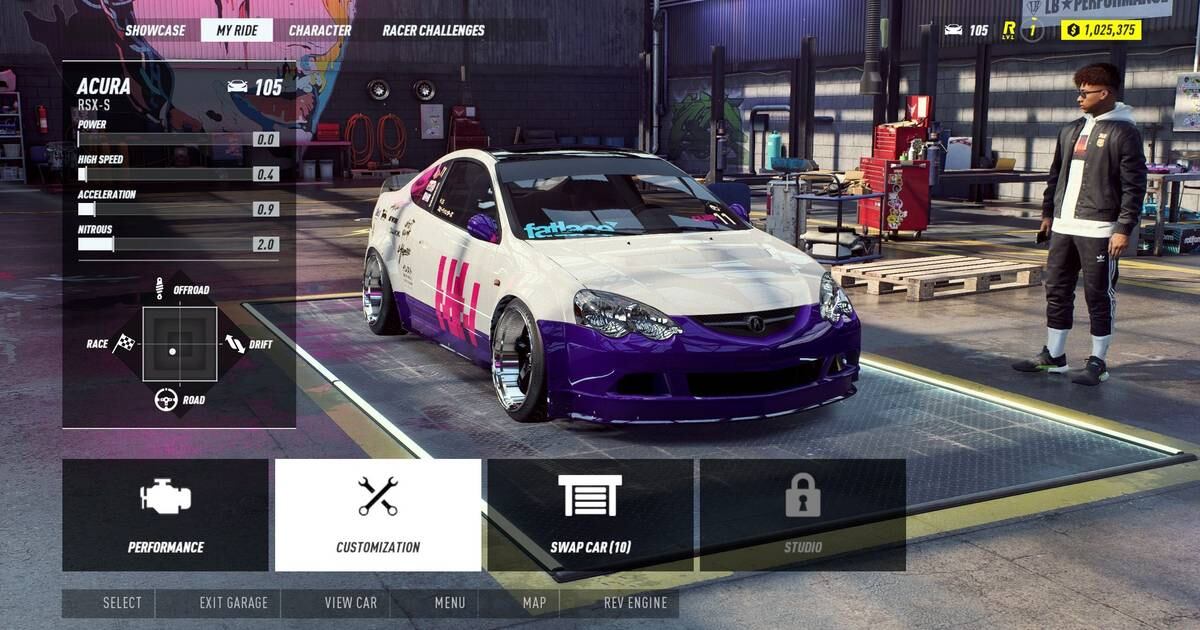Choose the Customization tile
1200x630 pixels.
[378, 515]
